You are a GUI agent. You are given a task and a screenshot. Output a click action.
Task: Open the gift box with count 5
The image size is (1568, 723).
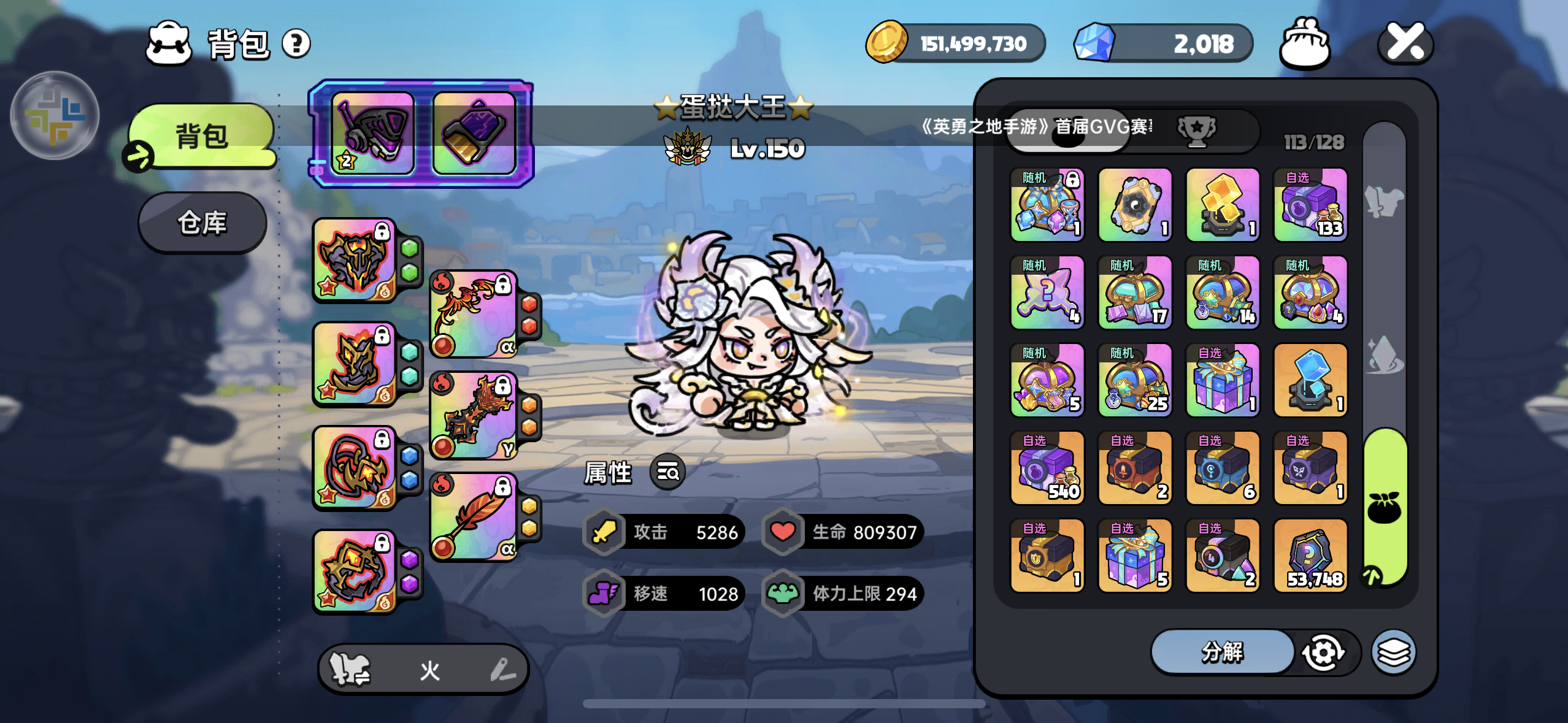click(1135, 556)
